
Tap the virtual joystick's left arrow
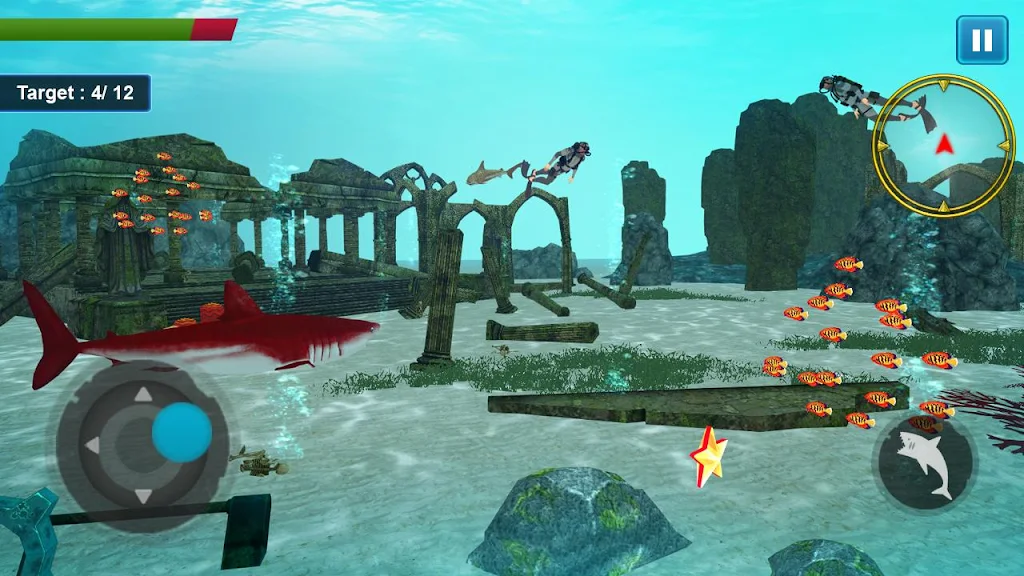click(x=92, y=444)
